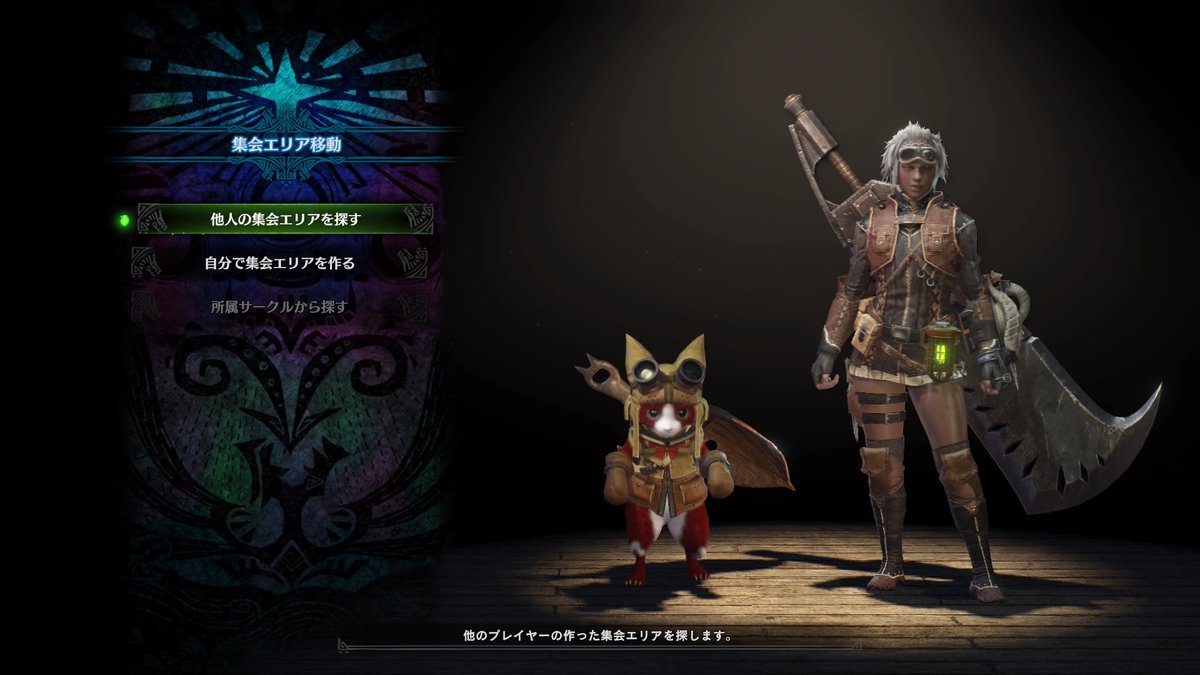The height and width of the screenshot is (675, 1200).
Task: Select 他人の集会エリアを探す menu option
Action: [x=285, y=219]
